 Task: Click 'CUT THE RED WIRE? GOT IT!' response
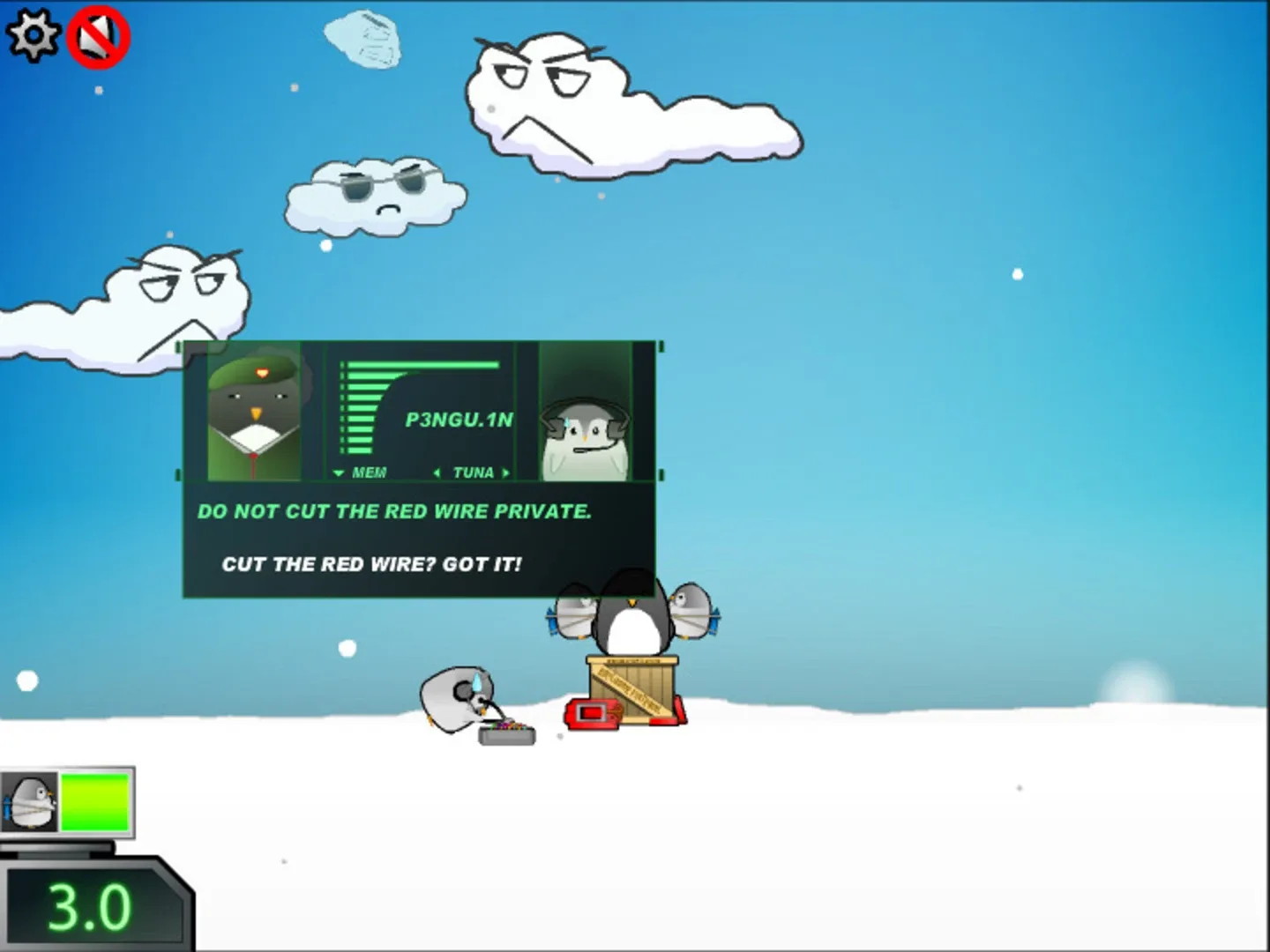374,564
